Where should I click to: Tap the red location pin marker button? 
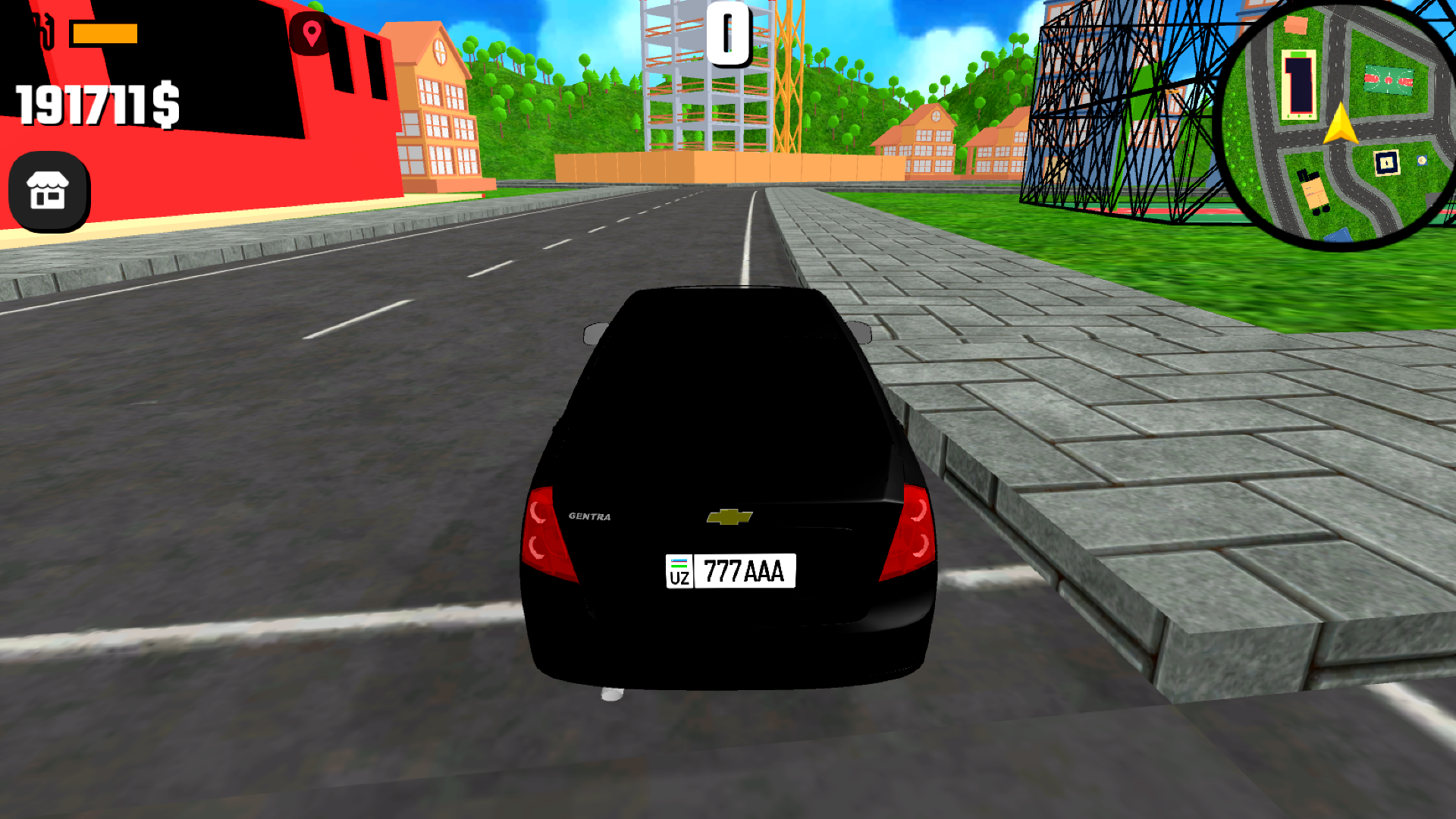click(x=310, y=33)
